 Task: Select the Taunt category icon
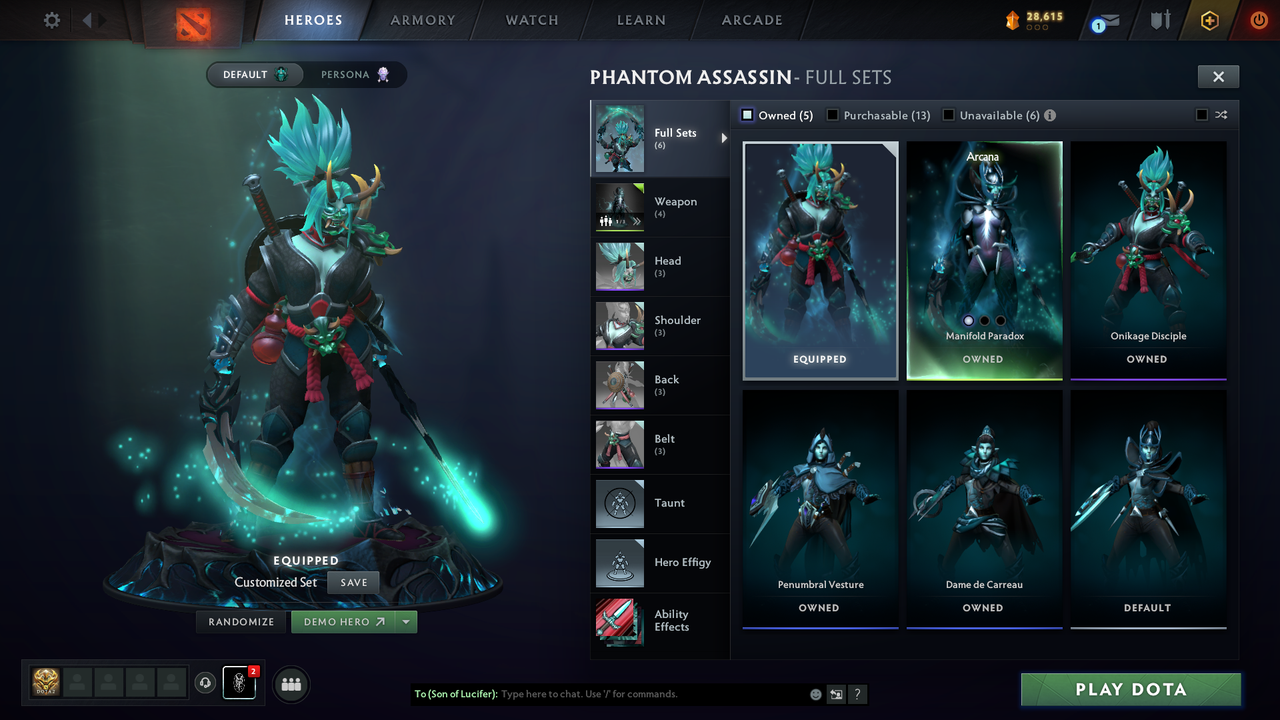pyautogui.click(x=619, y=504)
